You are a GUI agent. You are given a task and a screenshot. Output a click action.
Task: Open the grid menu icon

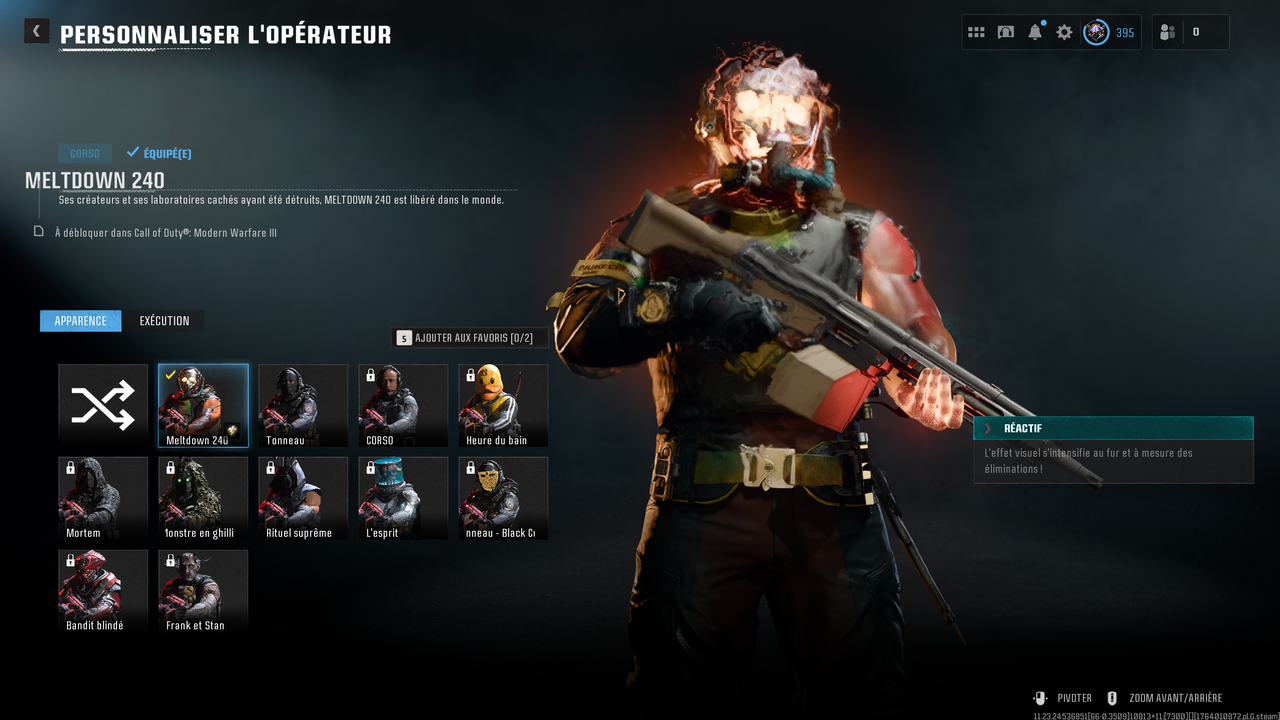pyautogui.click(x=976, y=32)
